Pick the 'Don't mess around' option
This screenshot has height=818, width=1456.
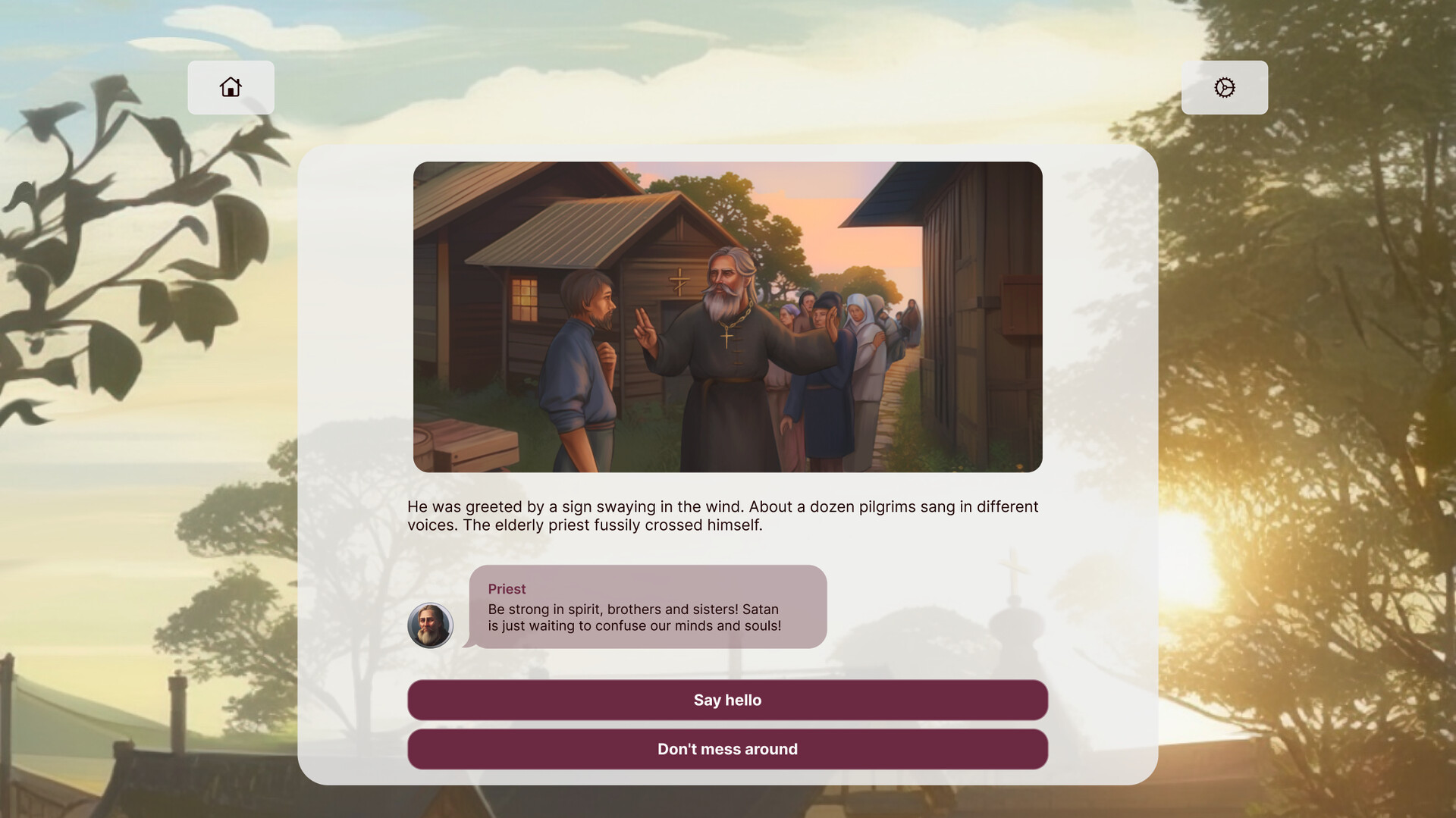tap(728, 748)
